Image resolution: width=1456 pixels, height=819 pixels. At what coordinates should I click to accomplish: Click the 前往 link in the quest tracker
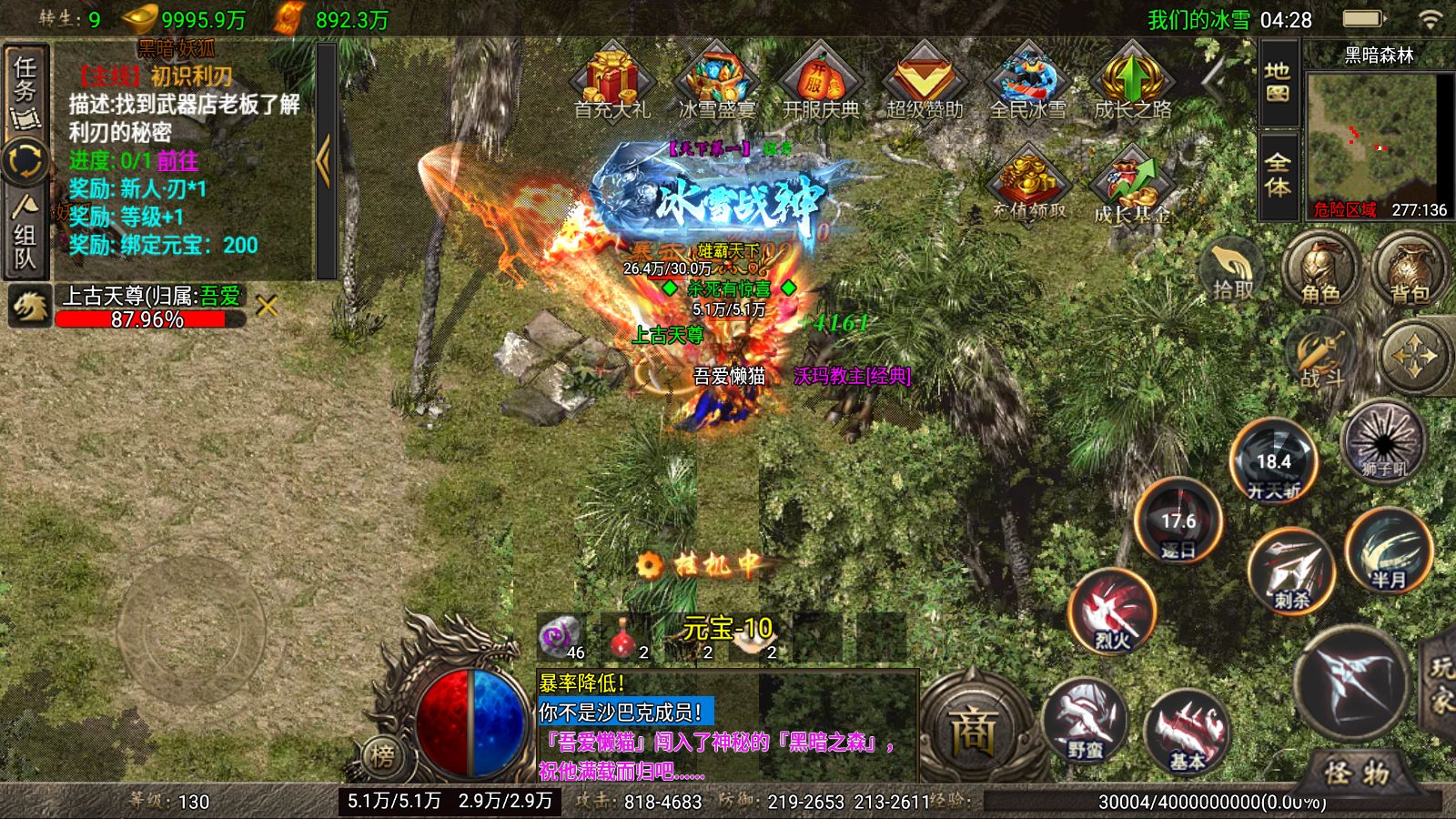click(x=177, y=162)
